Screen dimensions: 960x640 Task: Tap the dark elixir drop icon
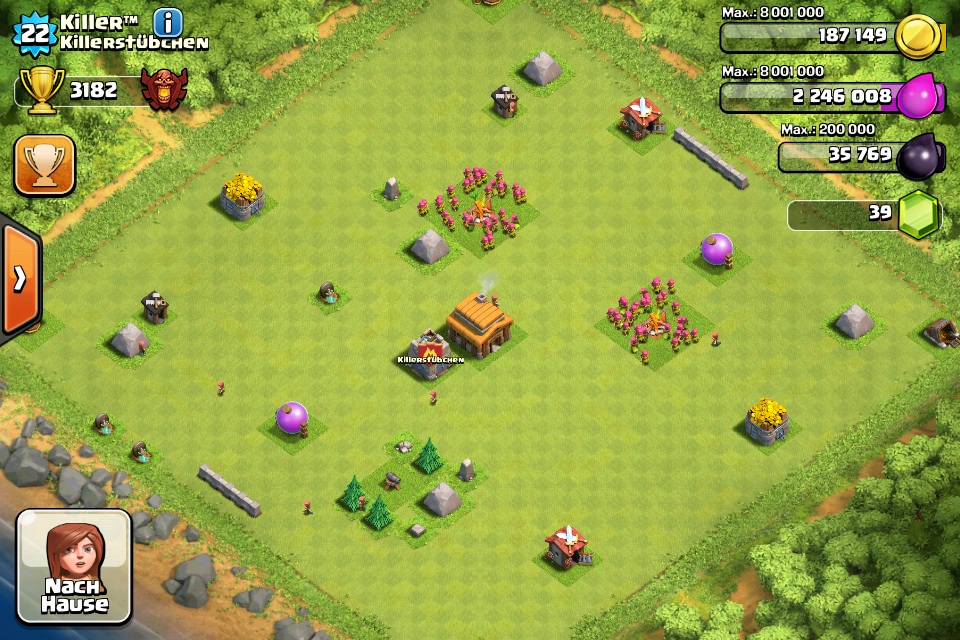pyautogui.click(x=917, y=155)
